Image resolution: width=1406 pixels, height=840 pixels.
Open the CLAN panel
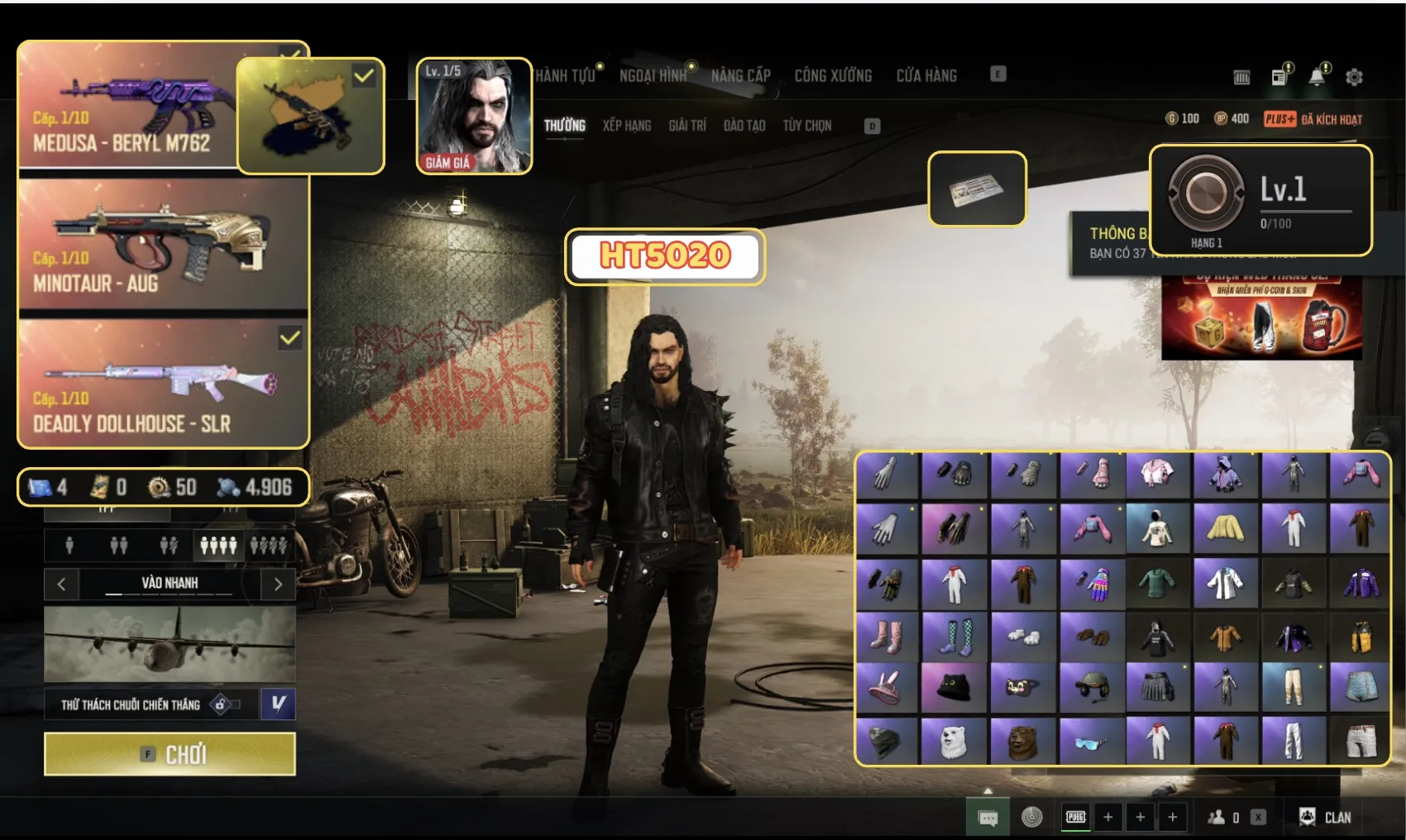coord(1326,817)
